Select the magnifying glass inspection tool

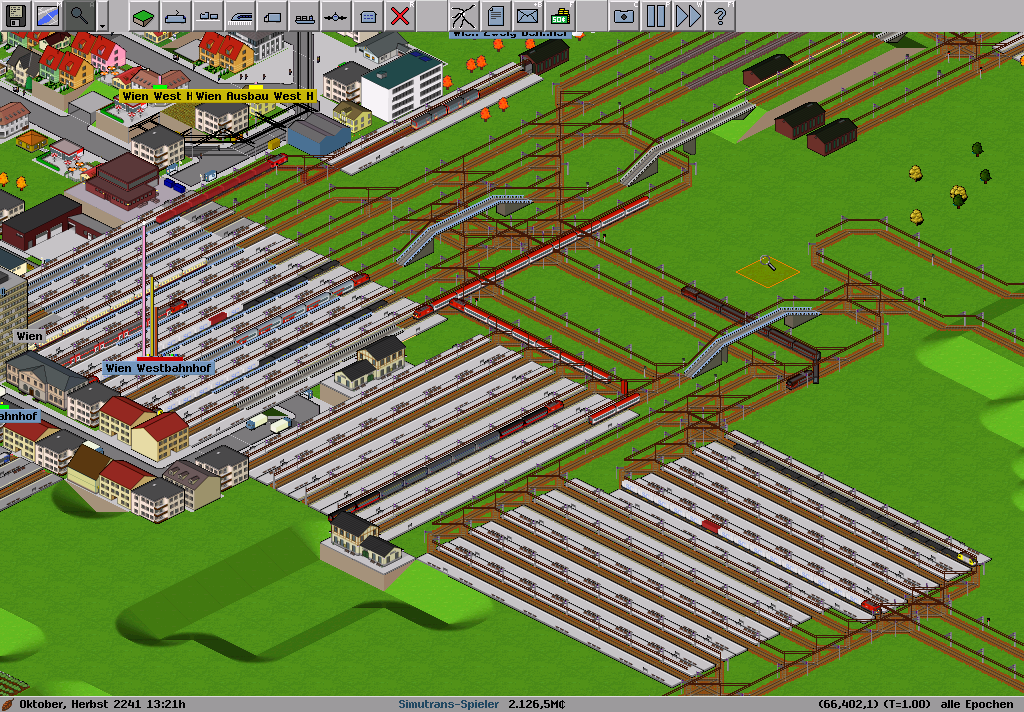pos(79,15)
